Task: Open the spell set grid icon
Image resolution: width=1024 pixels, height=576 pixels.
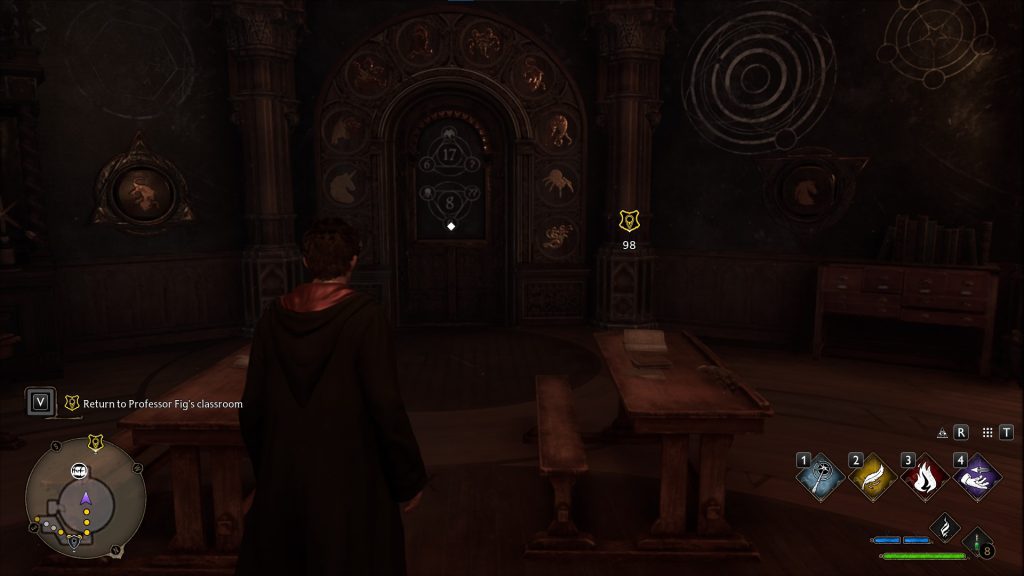Action: coord(987,432)
